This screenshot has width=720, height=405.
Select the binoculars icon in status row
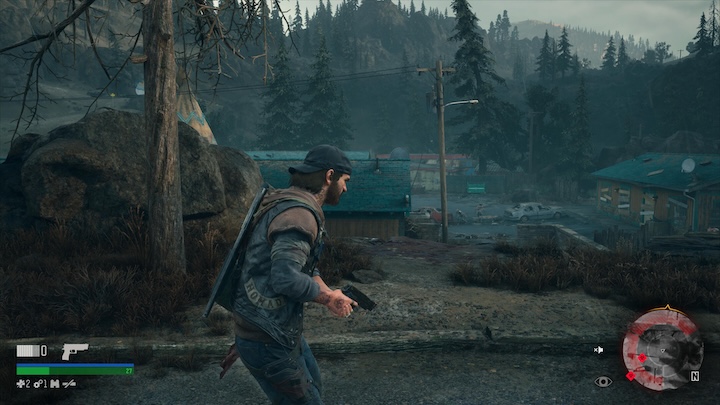click(x=54, y=383)
